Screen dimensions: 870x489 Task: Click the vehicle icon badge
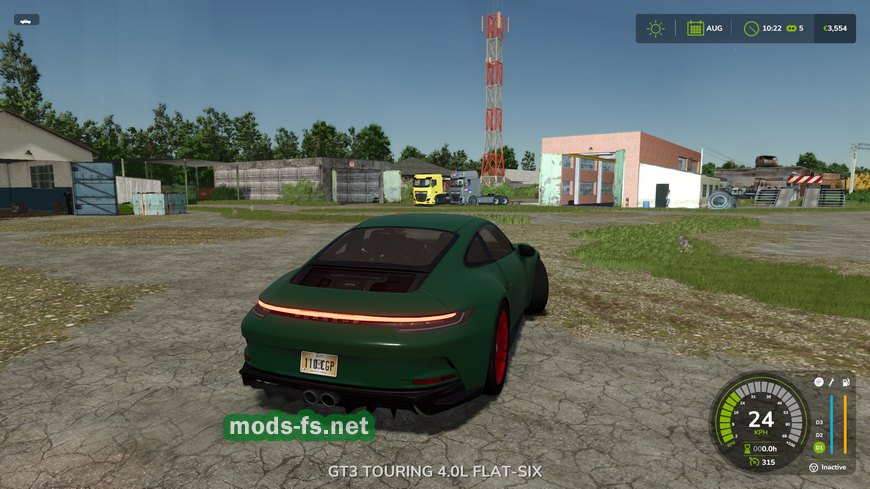coord(27,19)
